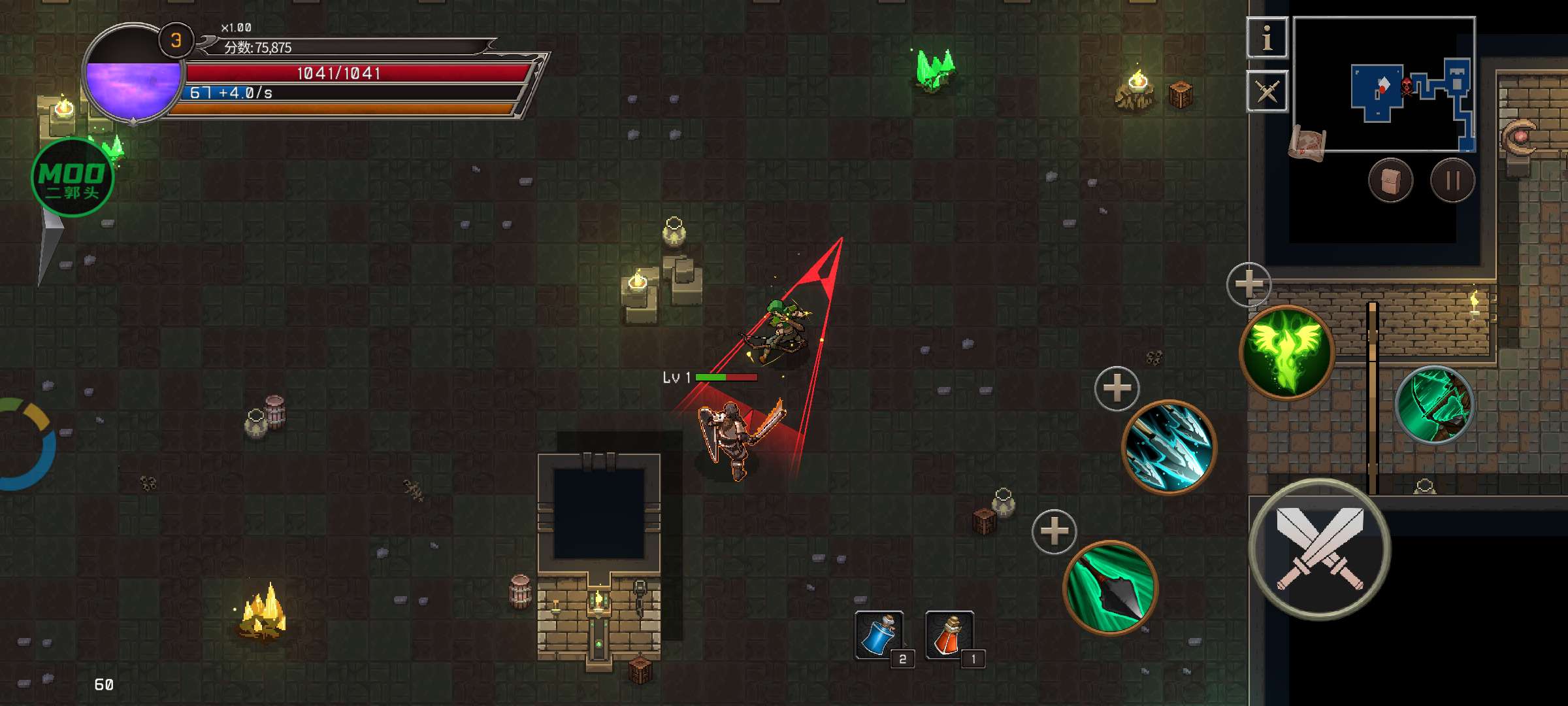Open the map scroll icon
Image resolution: width=1568 pixels, height=706 pixels.
click(x=1307, y=142)
